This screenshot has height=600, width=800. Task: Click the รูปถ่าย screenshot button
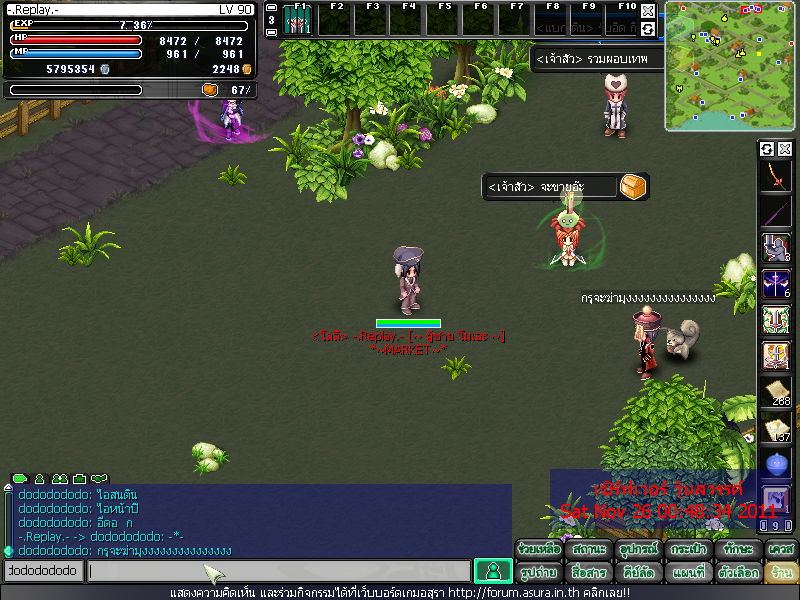pos(538,573)
